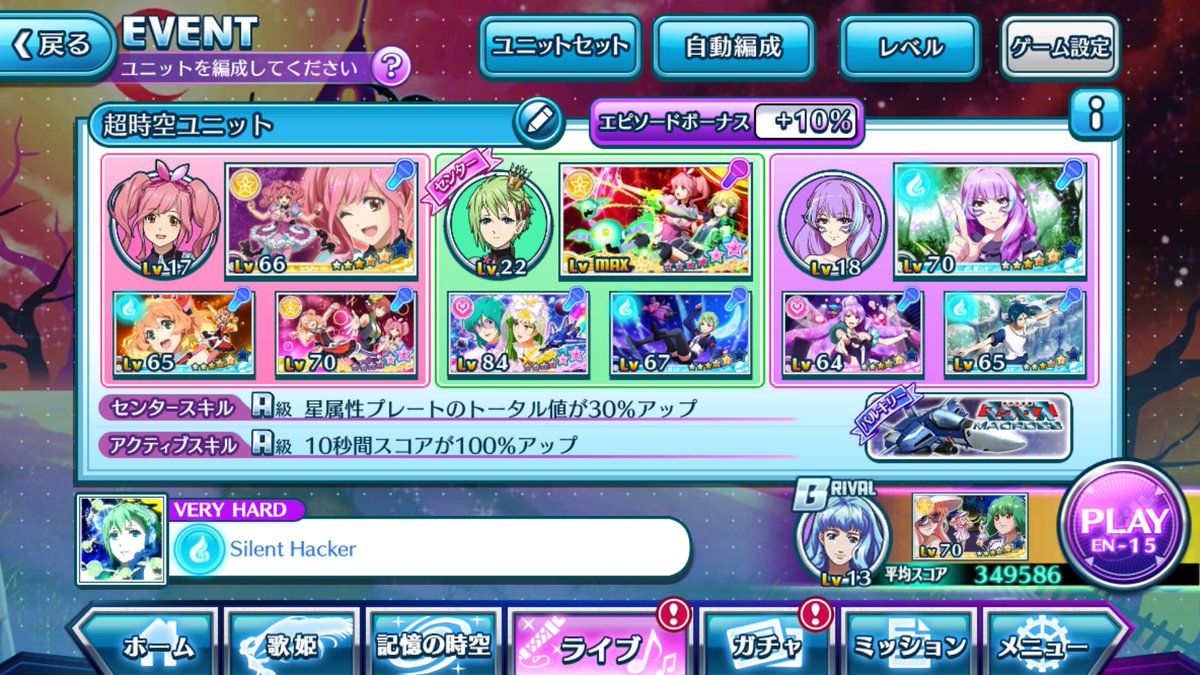Edit the unit name with pencil icon
The image size is (1200, 675).
pos(537,123)
